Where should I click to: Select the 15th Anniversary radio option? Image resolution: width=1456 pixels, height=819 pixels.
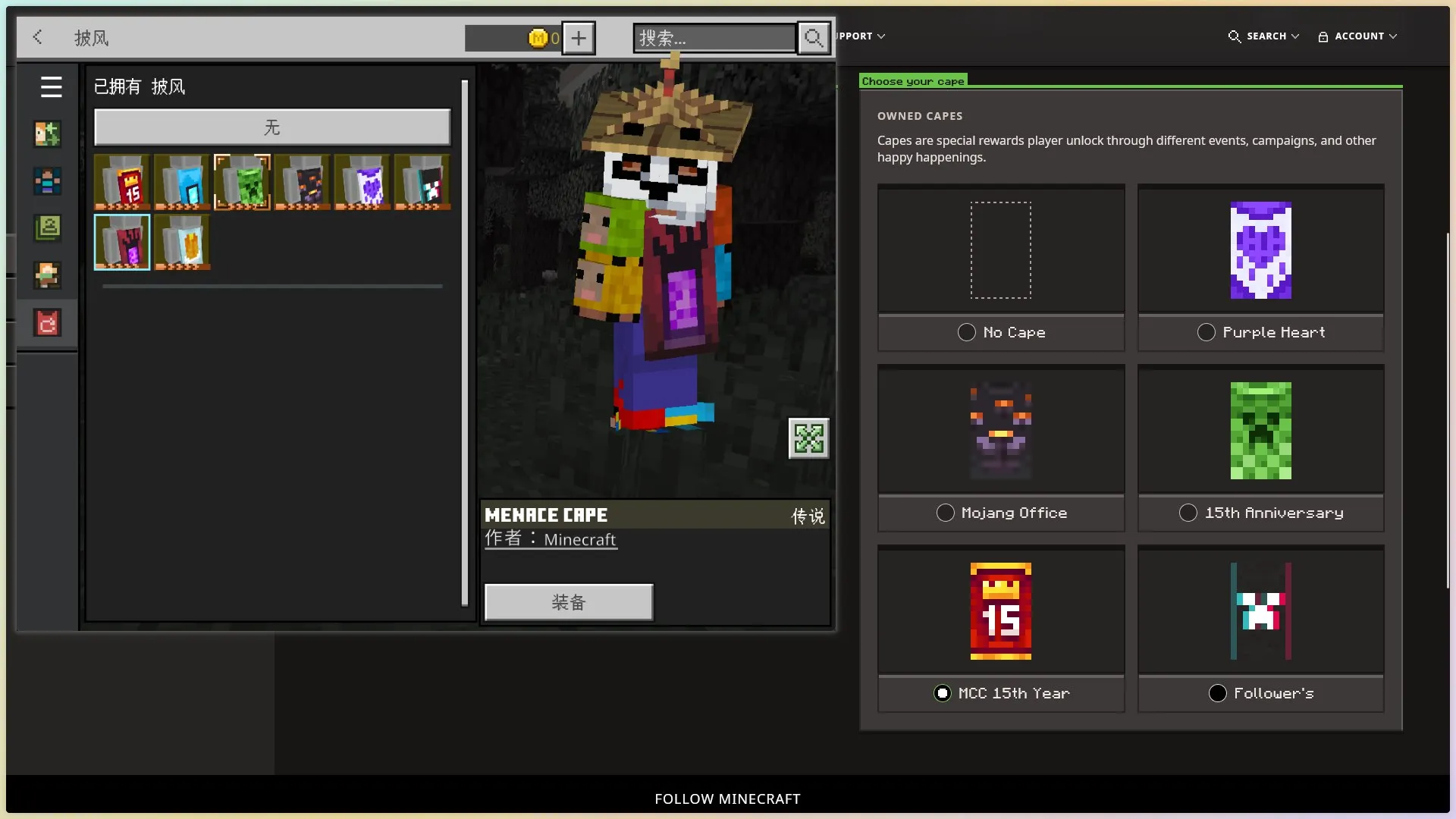coord(1188,513)
